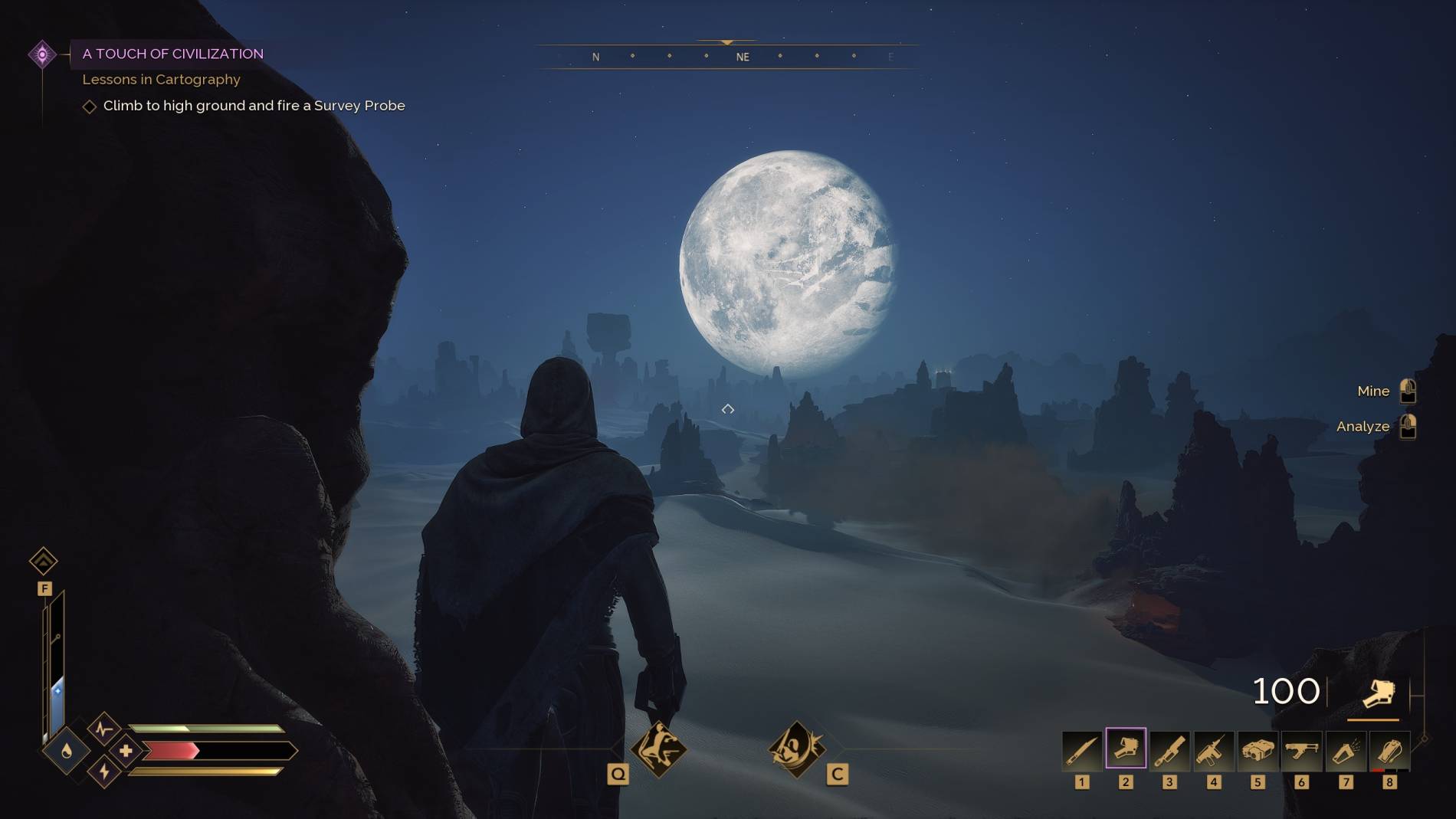
Task: Activate the leaping figure ability
Action: pos(658,749)
